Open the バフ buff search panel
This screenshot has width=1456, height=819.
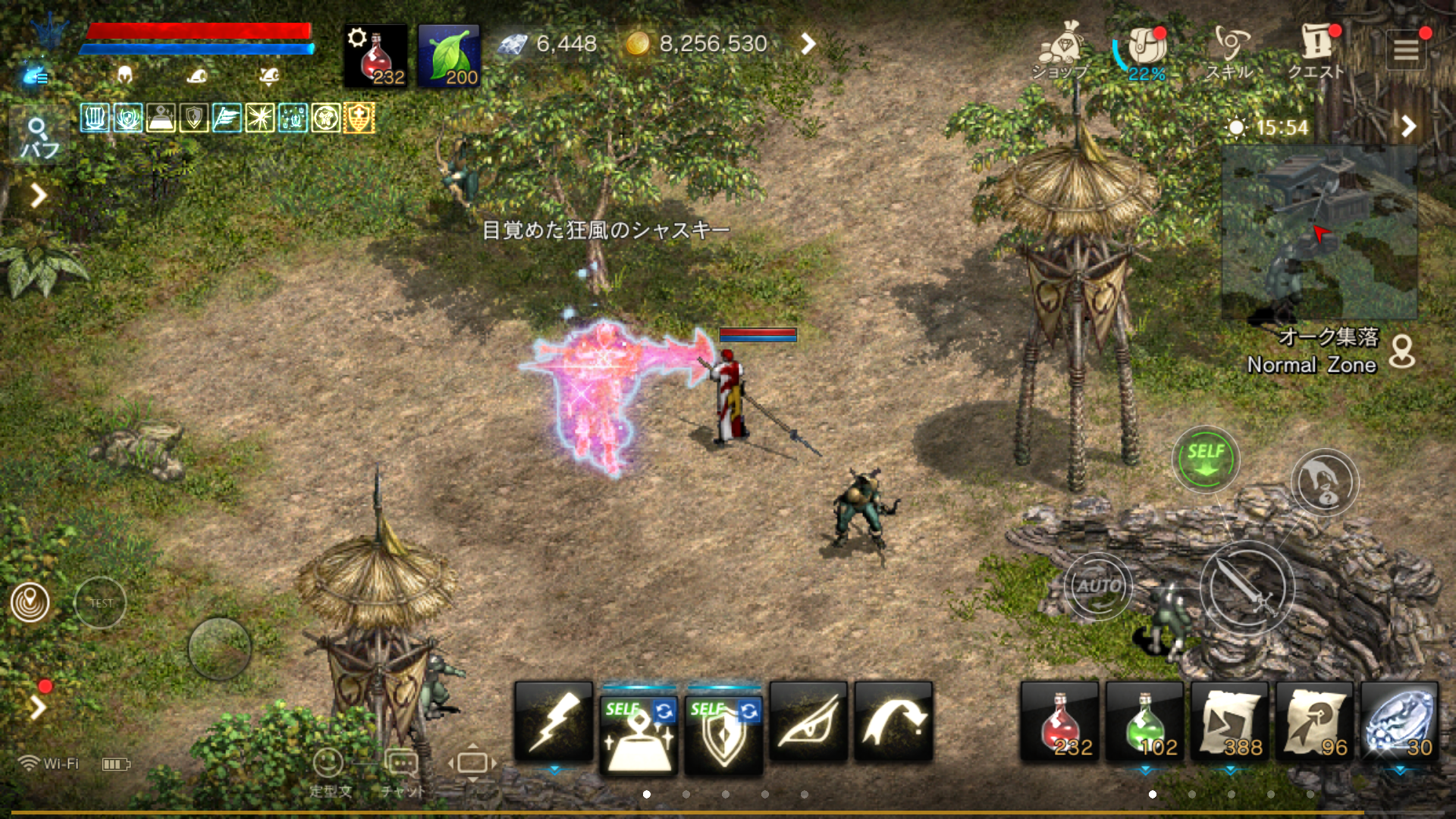click(39, 136)
